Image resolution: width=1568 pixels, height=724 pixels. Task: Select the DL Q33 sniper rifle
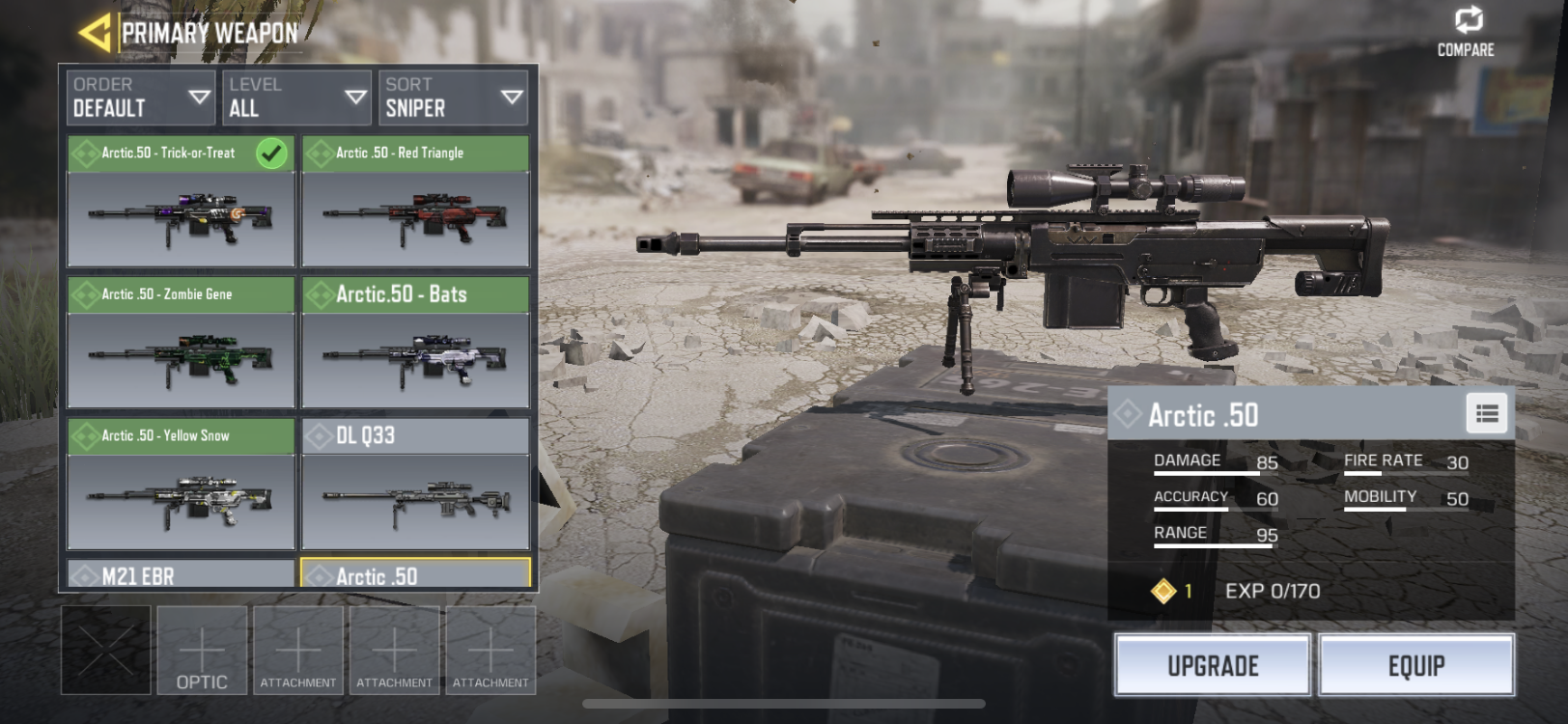tap(415, 484)
